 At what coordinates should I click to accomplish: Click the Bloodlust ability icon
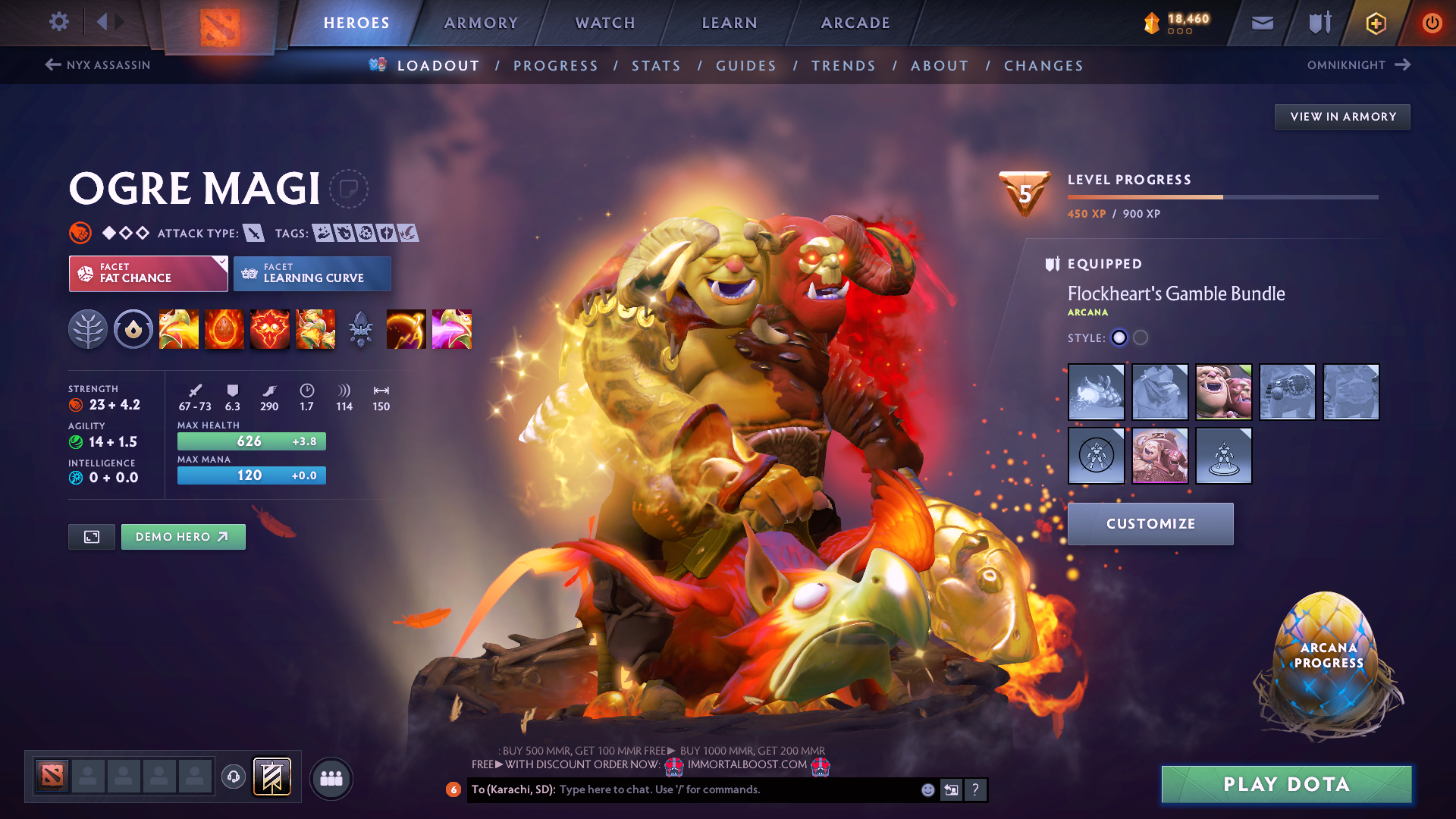270,329
